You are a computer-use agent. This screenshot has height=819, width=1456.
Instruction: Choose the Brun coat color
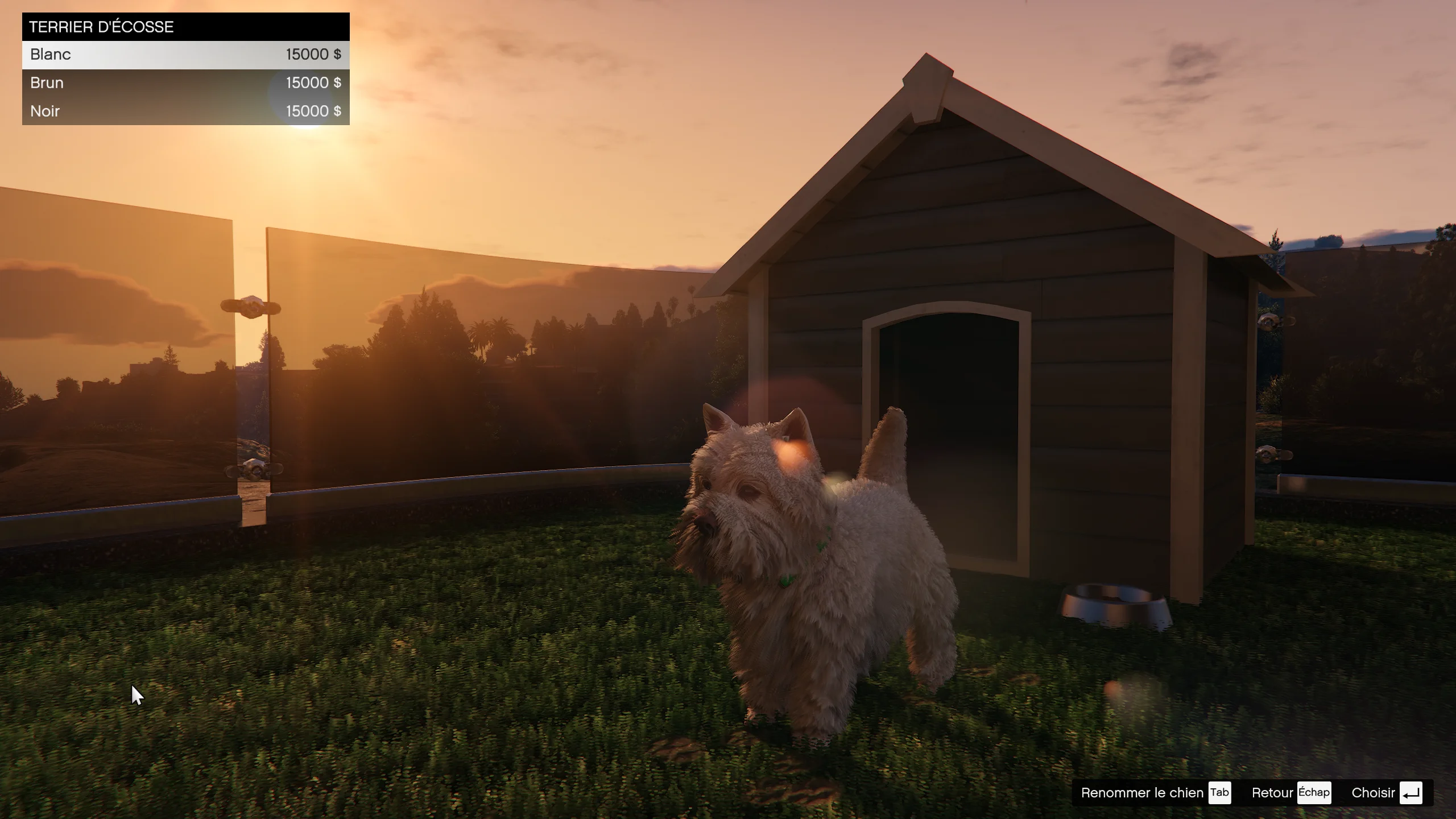pyautogui.click(x=185, y=83)
